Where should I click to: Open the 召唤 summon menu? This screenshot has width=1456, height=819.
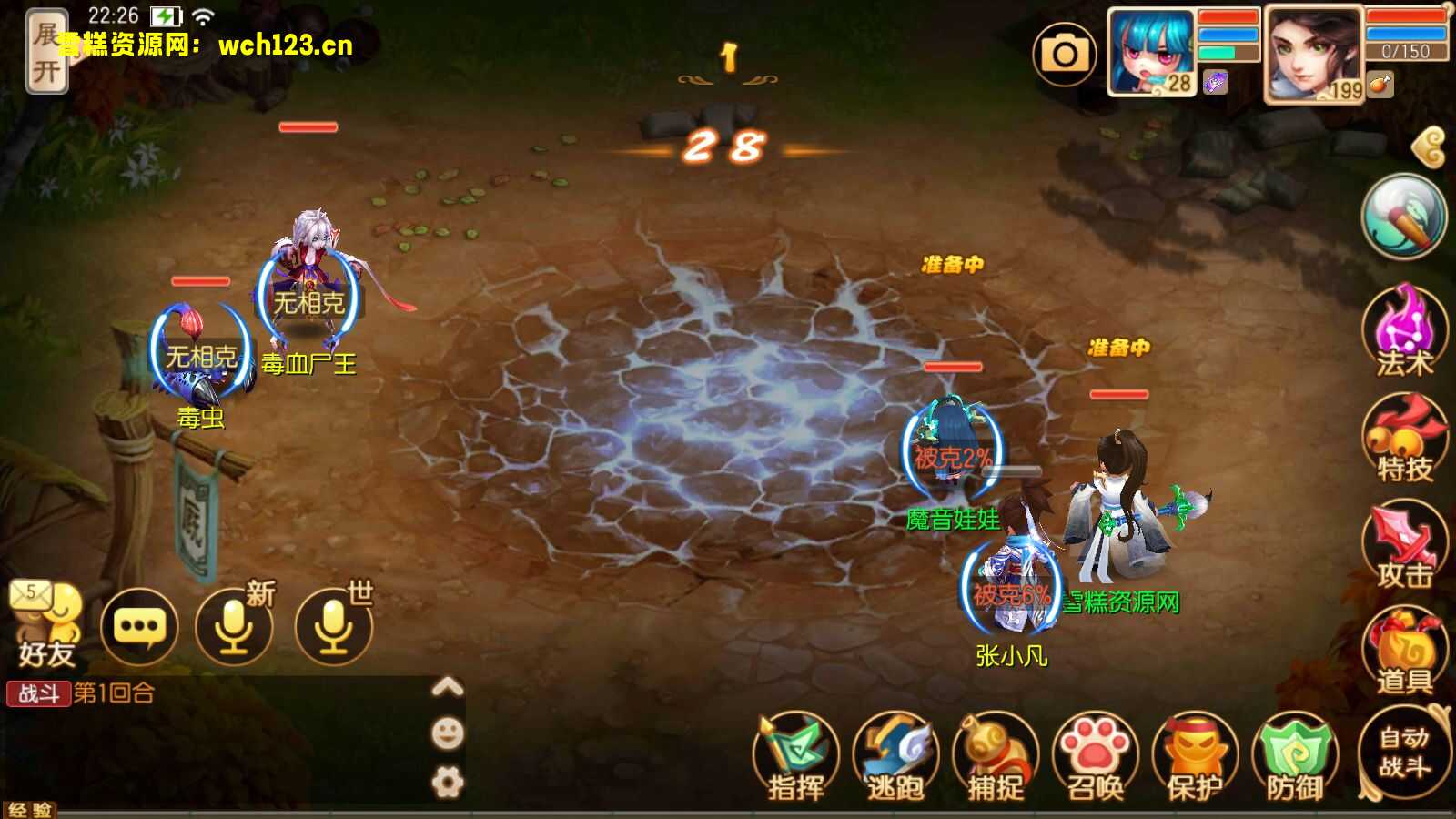[1095, 757]
